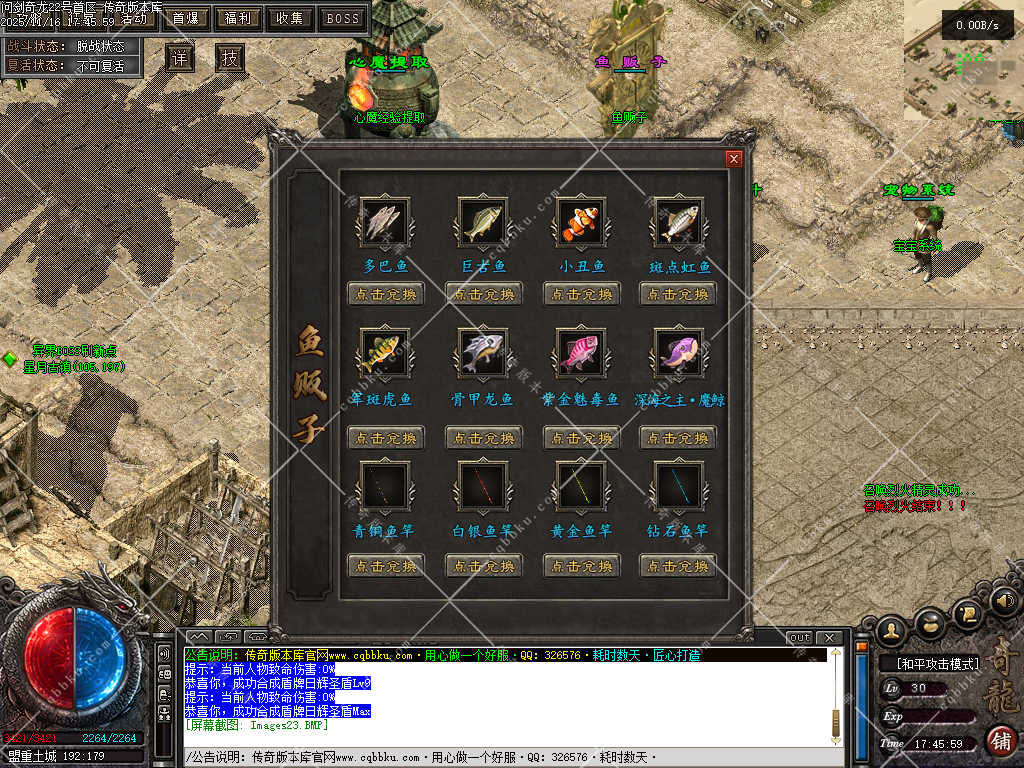Viewport: 1024px width, 768px height.
Task: Click the chat window OUT button
Action: [x=799, y=638]
